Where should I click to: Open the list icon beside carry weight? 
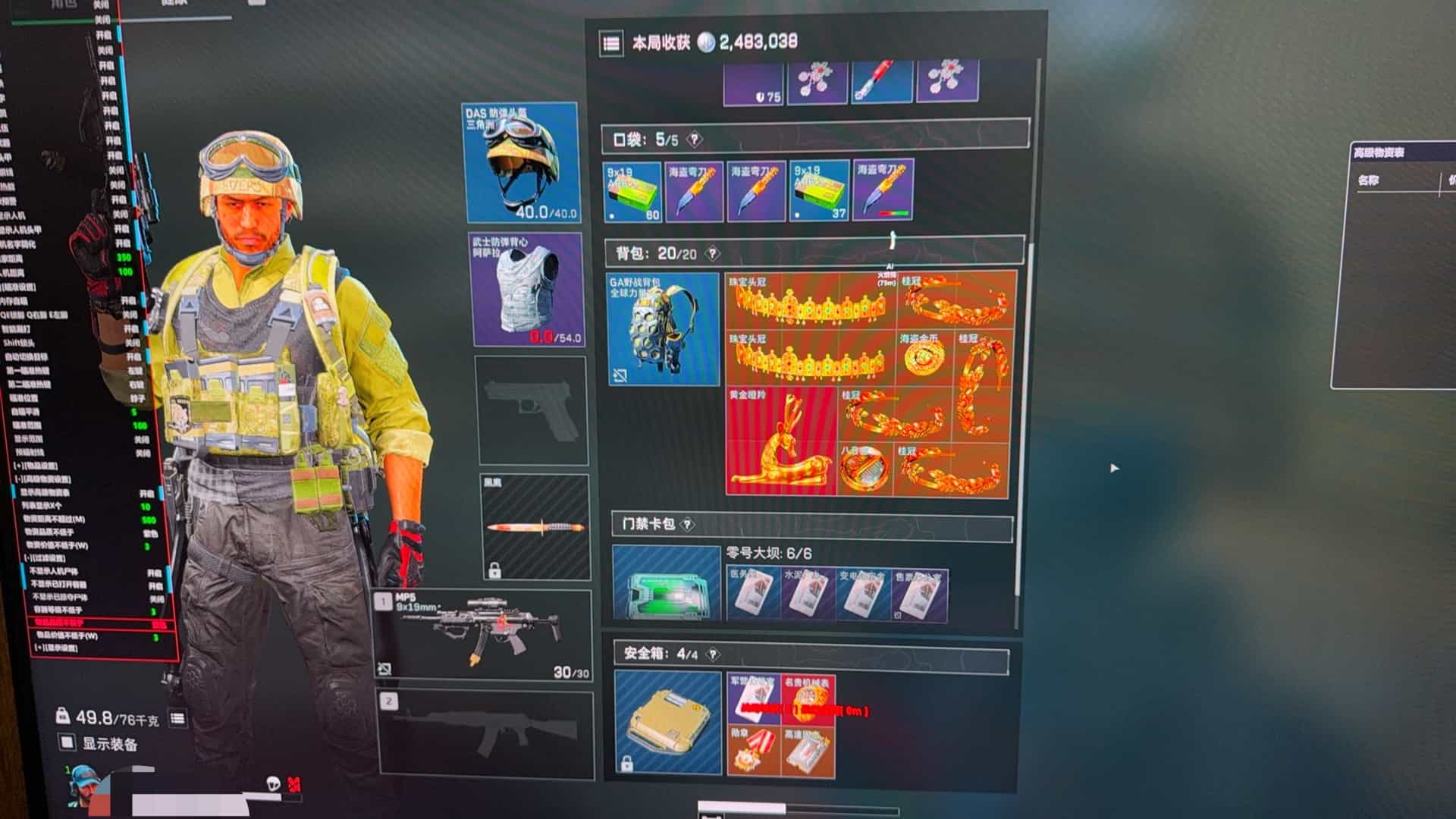pyautogui.click(x=177, y=717)
